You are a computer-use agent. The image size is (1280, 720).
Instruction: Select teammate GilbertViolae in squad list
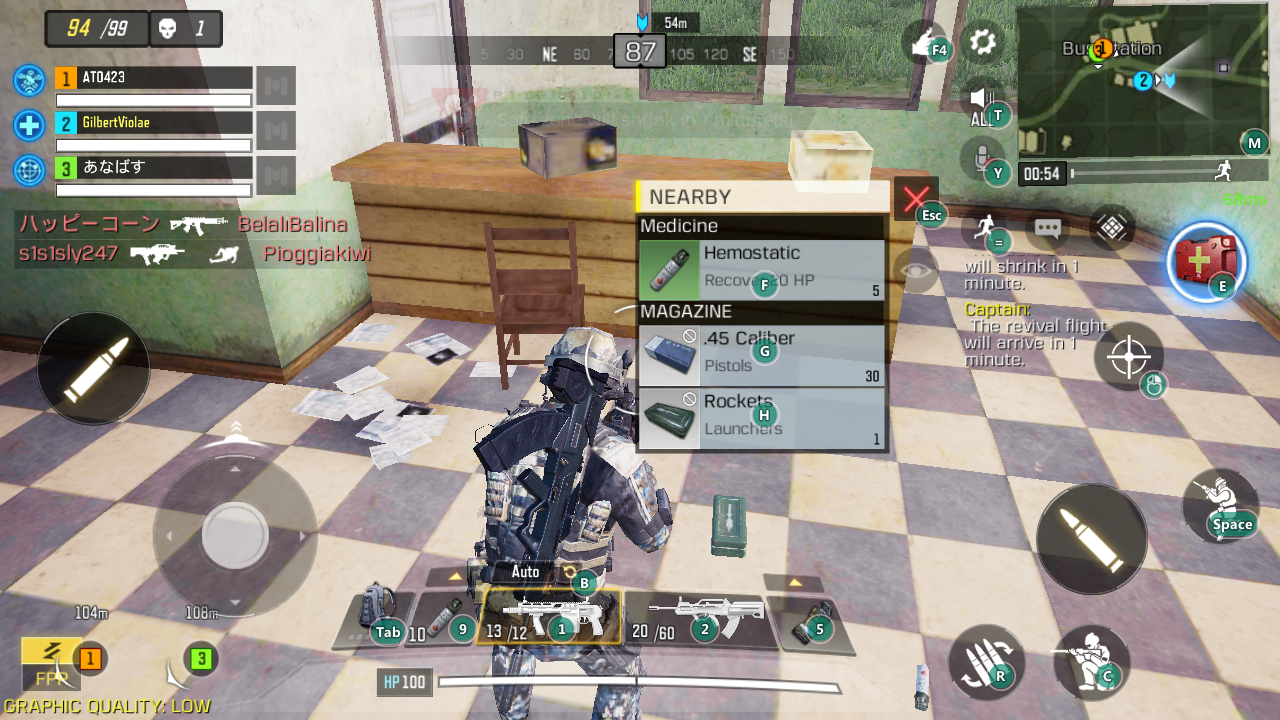[153, 123]
